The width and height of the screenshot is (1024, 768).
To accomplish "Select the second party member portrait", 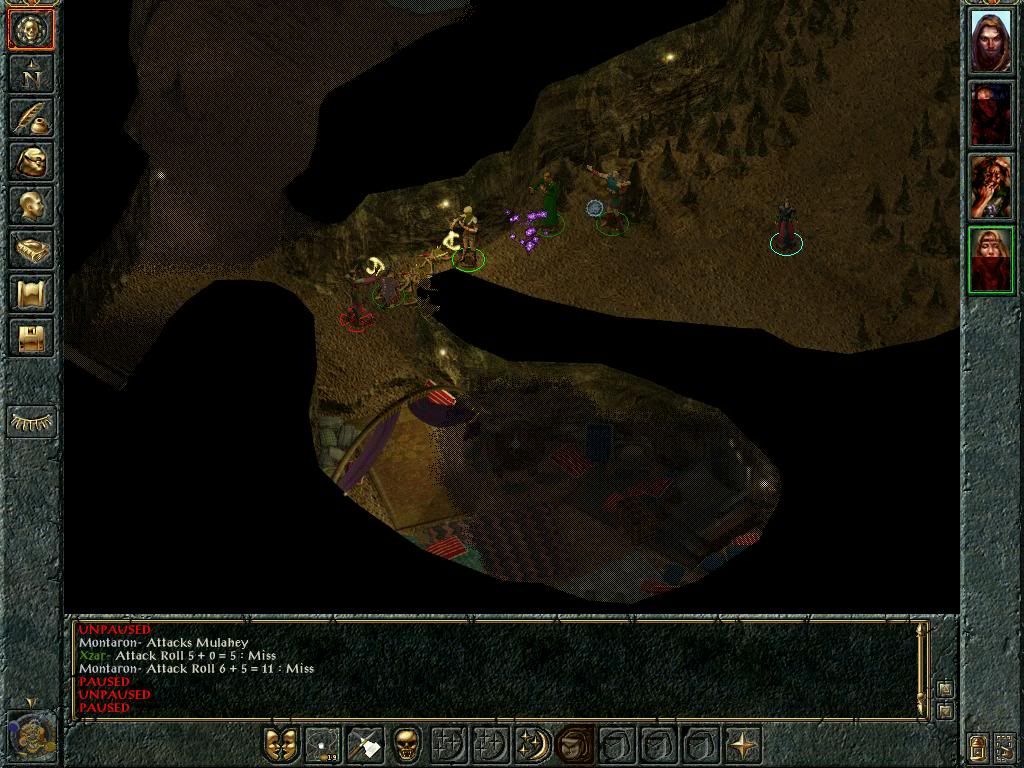I will (x=991, y=114).
